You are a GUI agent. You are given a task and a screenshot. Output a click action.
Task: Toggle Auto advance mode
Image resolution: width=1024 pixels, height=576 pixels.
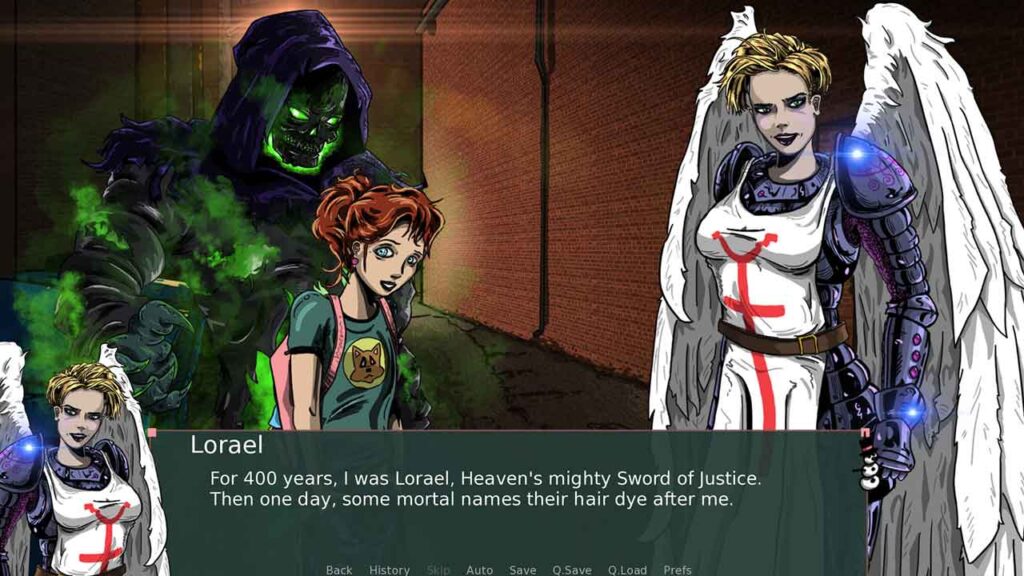[x=479, y=570]
